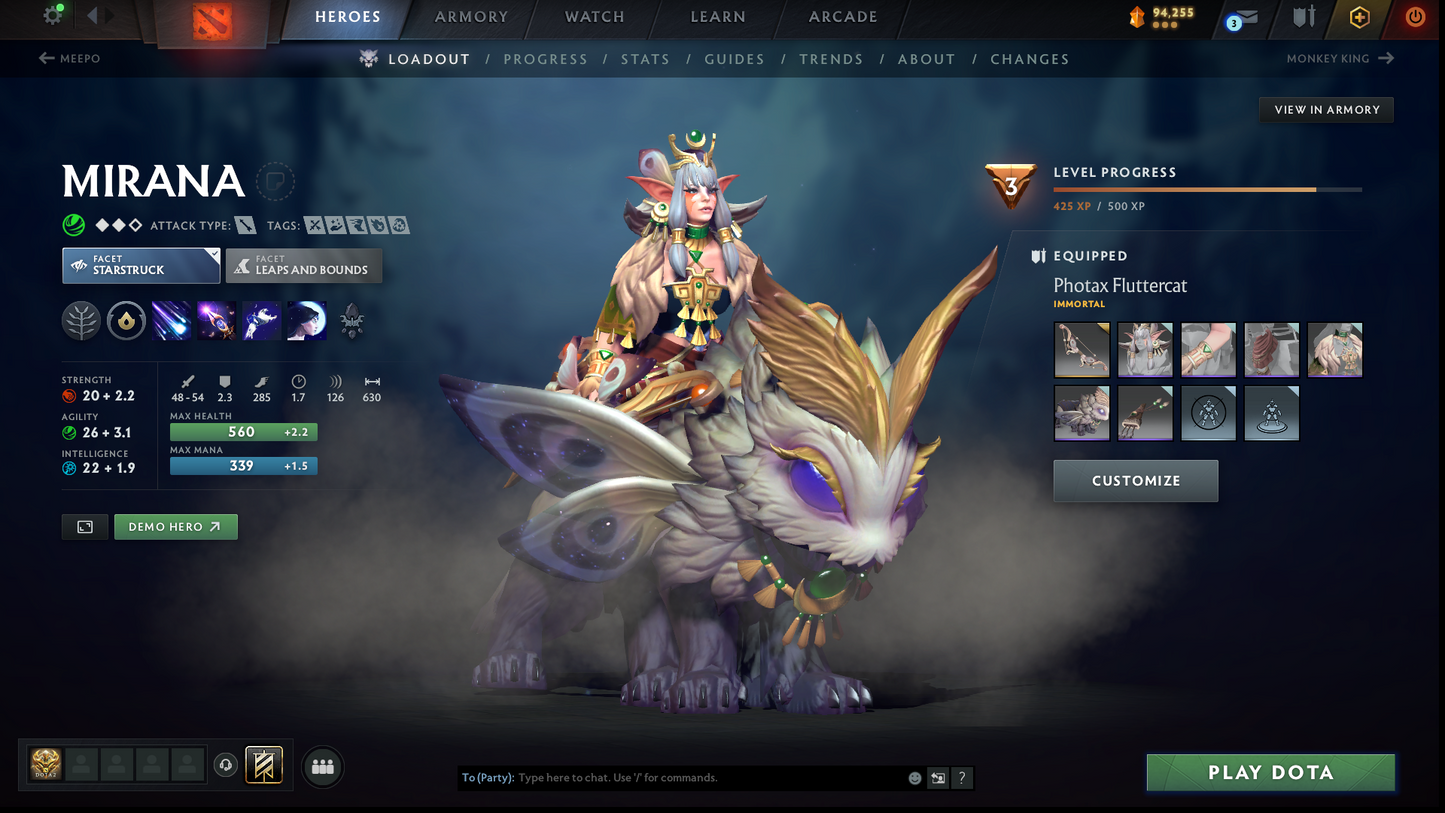Click the innate facet droplet icon

click(126, 320)
